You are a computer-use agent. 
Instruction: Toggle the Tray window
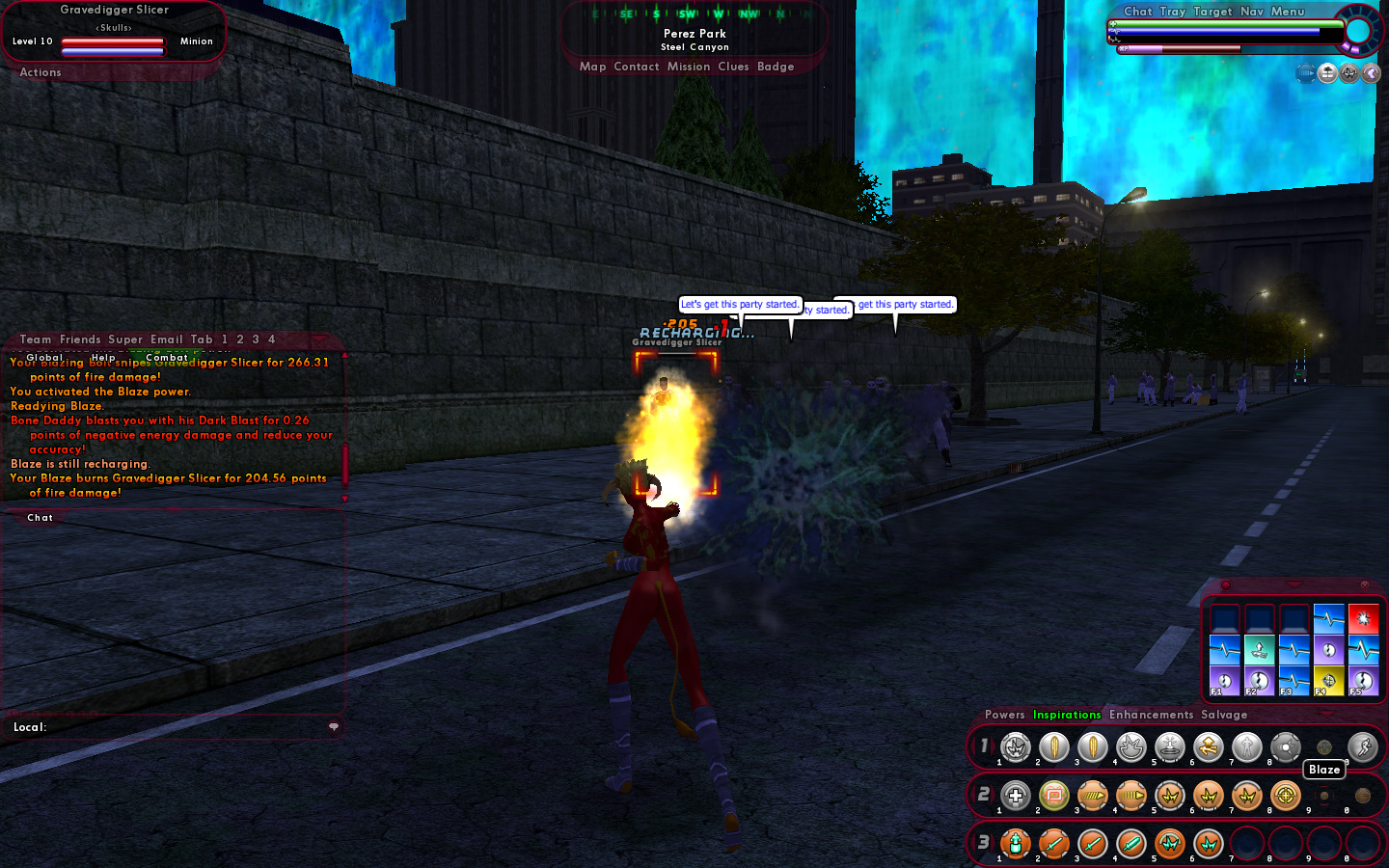(x=1172, y=12)
